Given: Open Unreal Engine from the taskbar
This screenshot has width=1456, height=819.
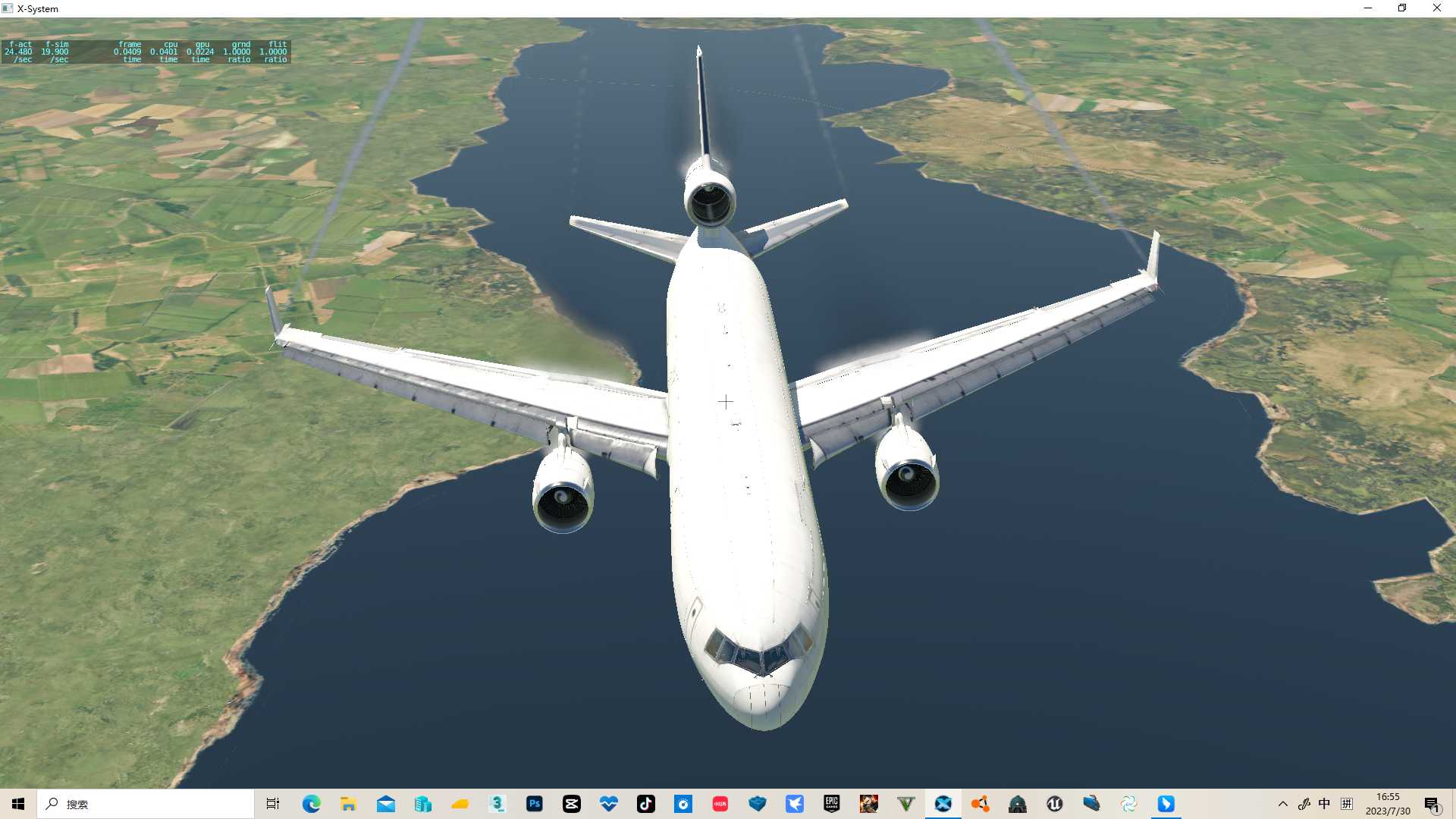Looking at the screenshot, I should click(x=1054, y=804).
